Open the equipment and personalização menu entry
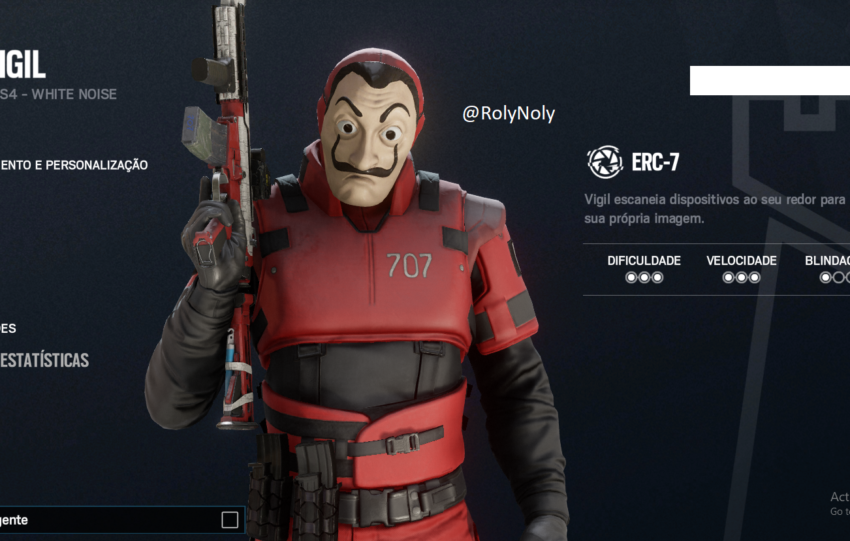850x541 pixels. tap(74, 165)
